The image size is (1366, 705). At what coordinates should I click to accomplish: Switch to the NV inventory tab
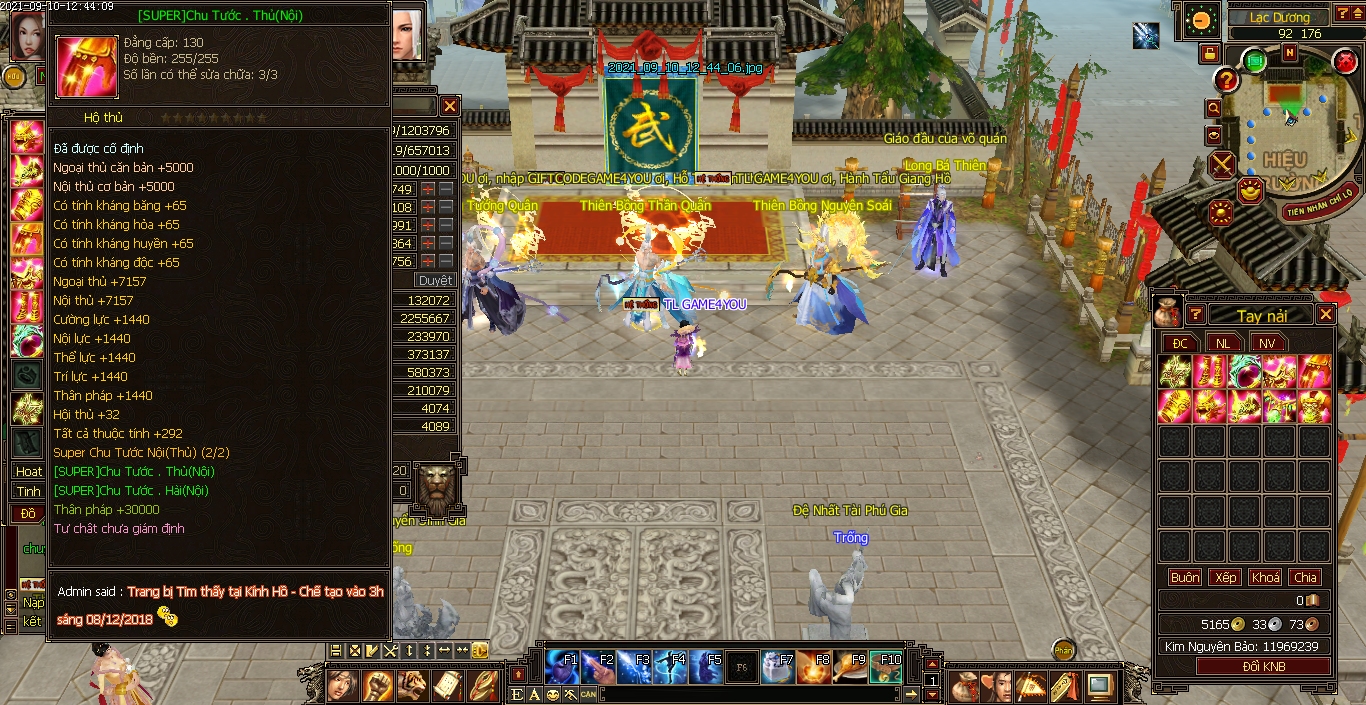pyautogui.click(x=1267, y=343)
